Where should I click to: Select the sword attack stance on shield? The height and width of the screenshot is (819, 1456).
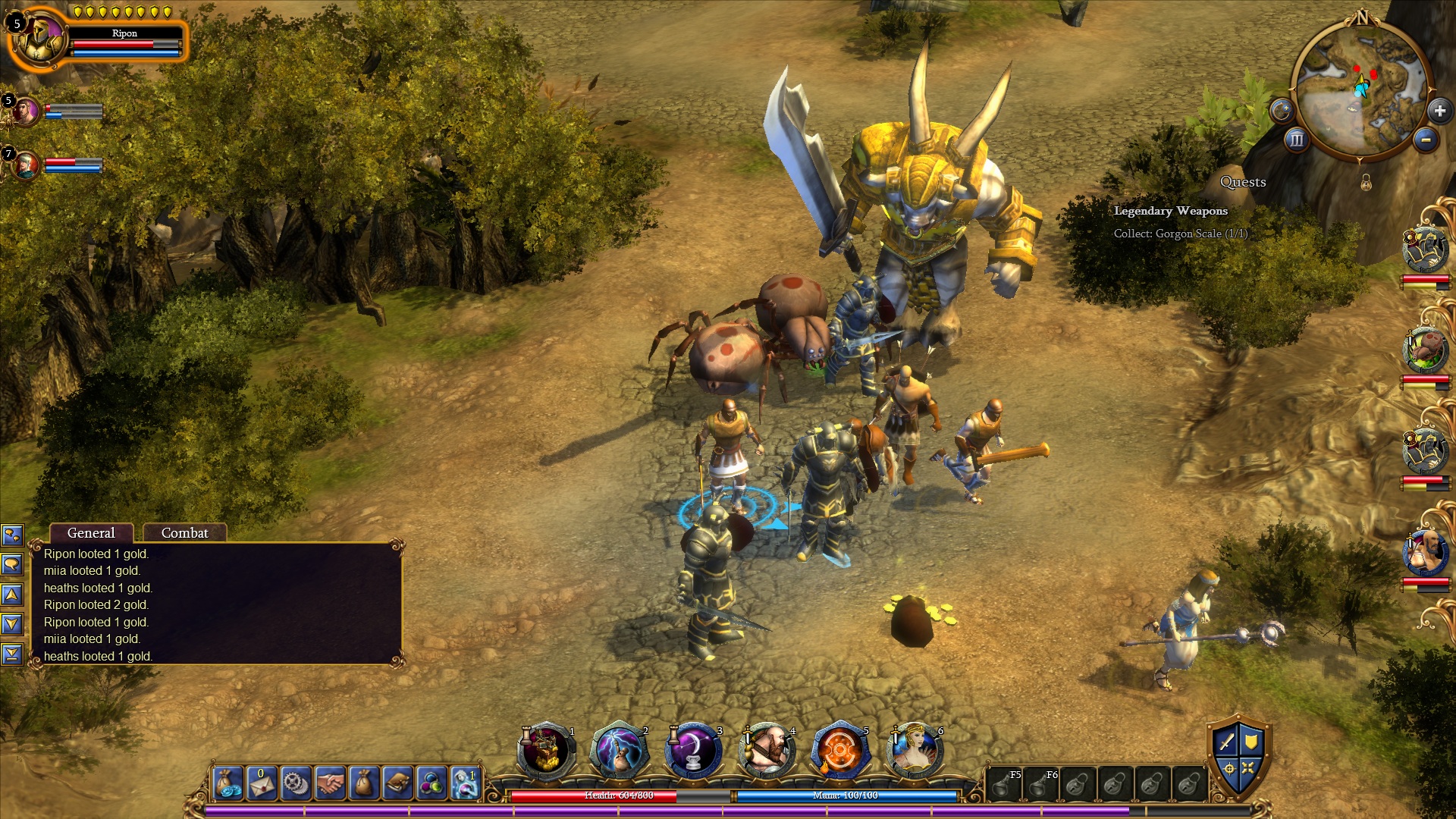pyautogui.click(x=1226, y=742)
